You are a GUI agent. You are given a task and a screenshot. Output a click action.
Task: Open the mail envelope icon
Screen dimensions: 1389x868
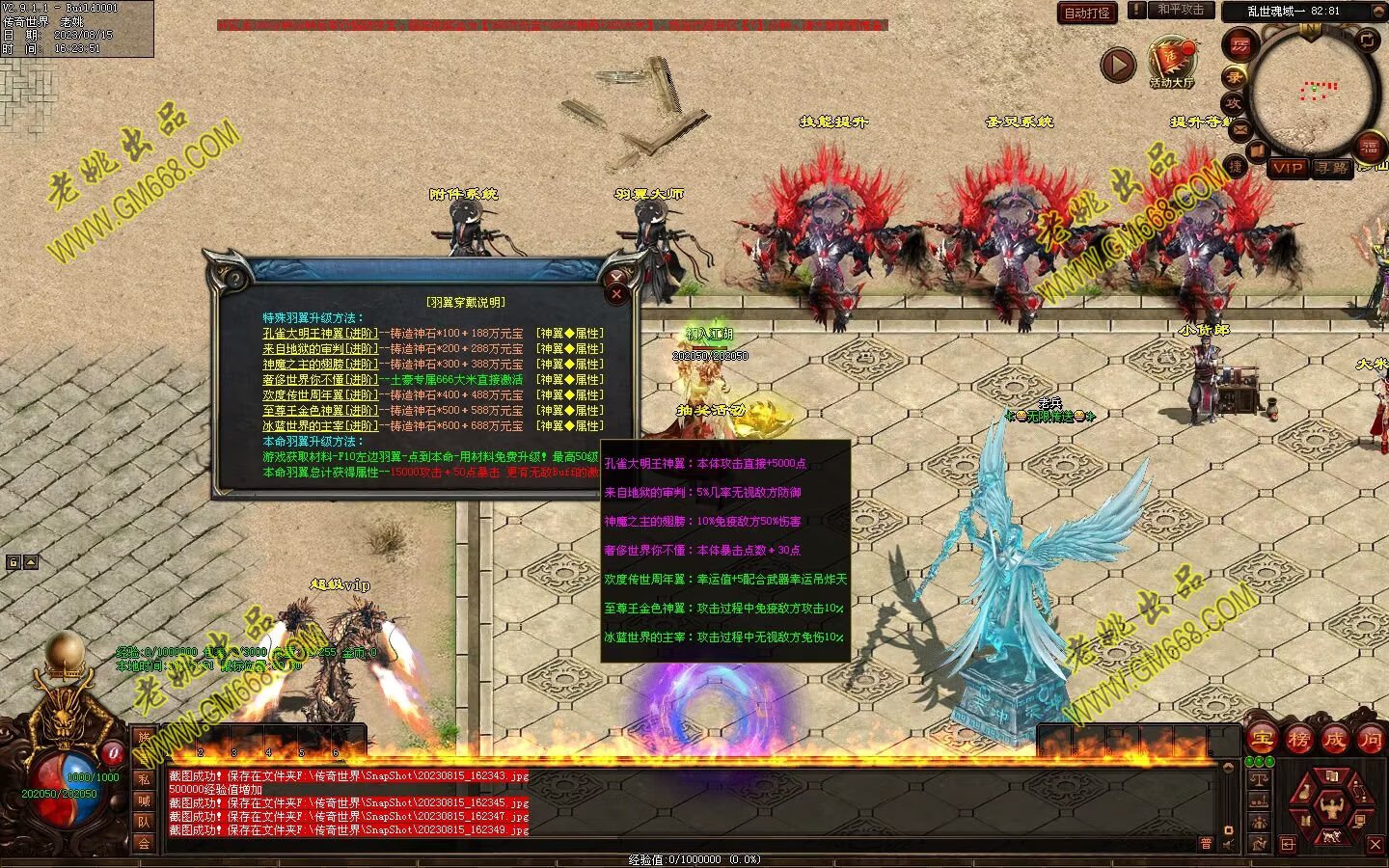click(1240, 129)
